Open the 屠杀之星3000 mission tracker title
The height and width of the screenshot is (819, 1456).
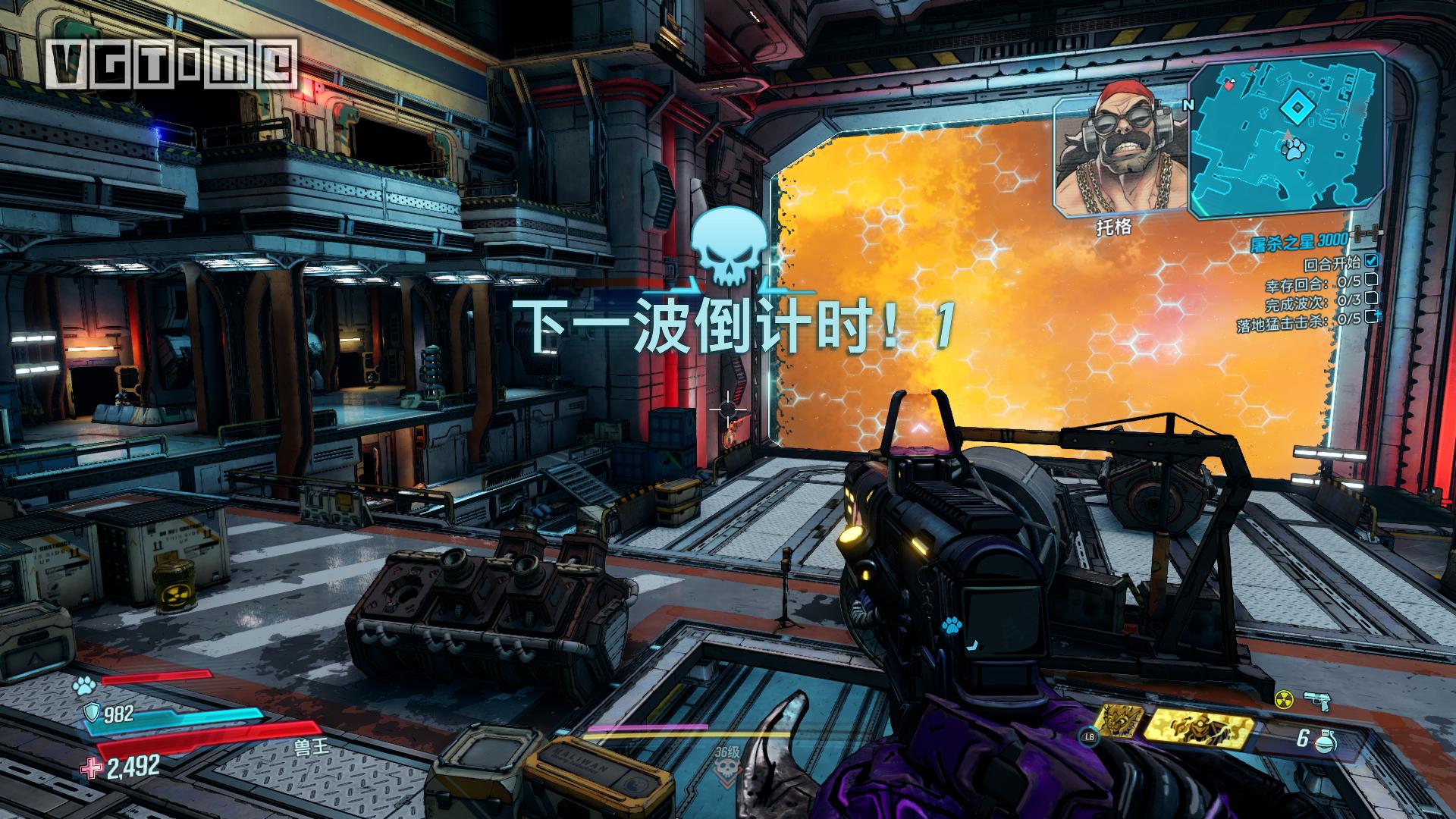(1299, 241)
